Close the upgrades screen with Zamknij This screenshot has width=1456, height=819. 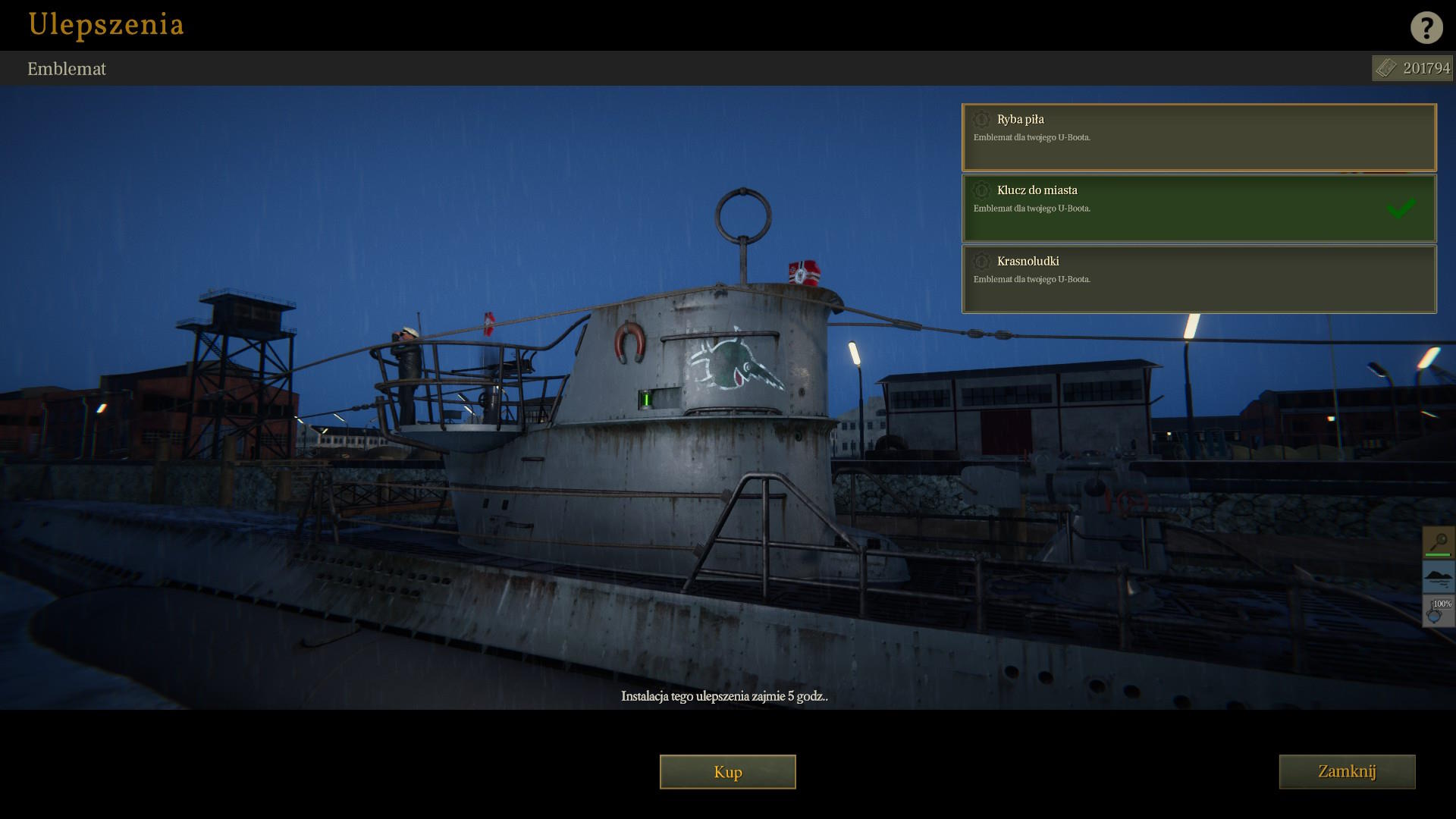(x=1347, y=772)
